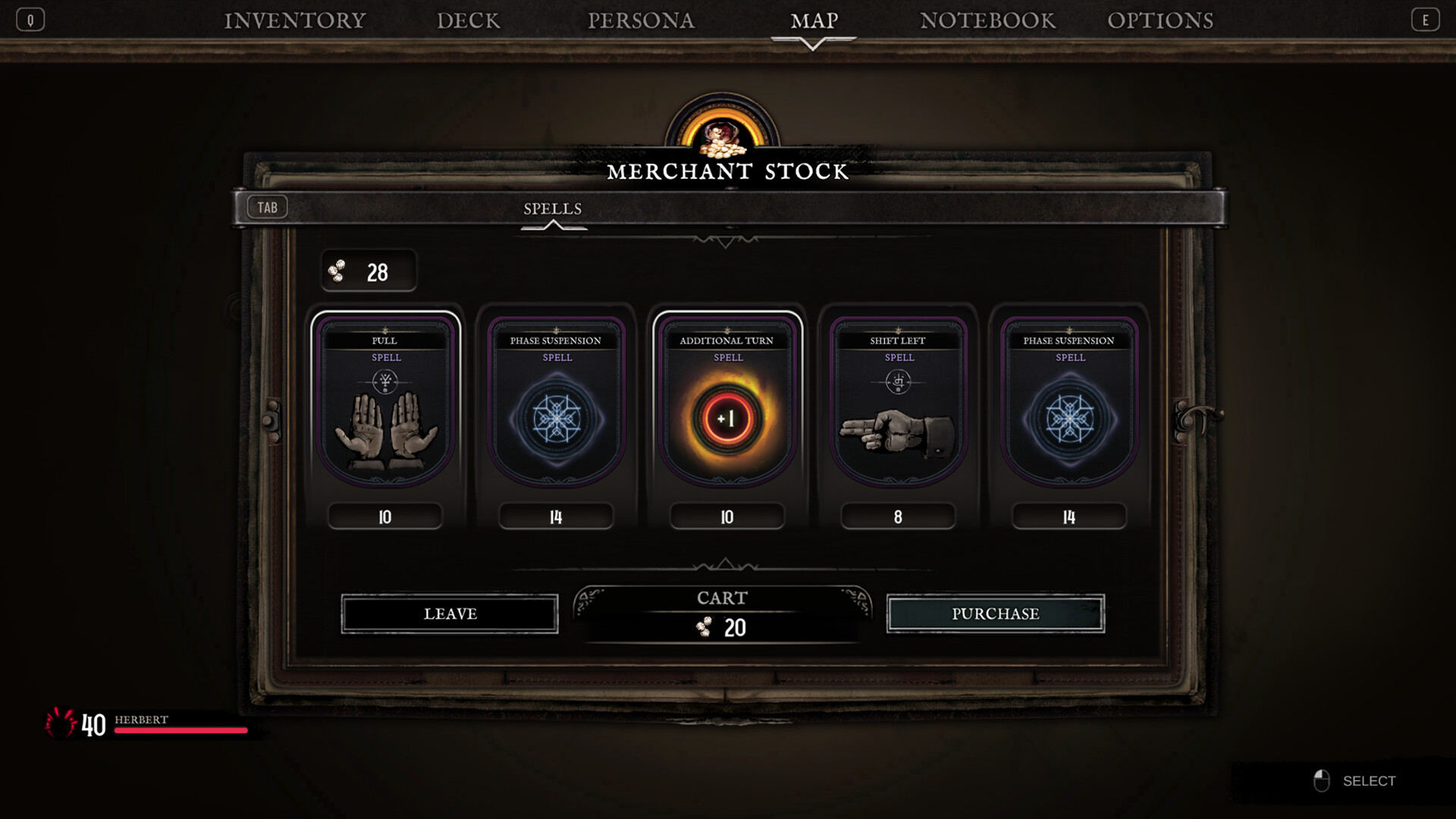Screen dimensions: 1456x819
Task: Switch to the Inventory tab
Action: pyautogui.click(x=293, y=20)
